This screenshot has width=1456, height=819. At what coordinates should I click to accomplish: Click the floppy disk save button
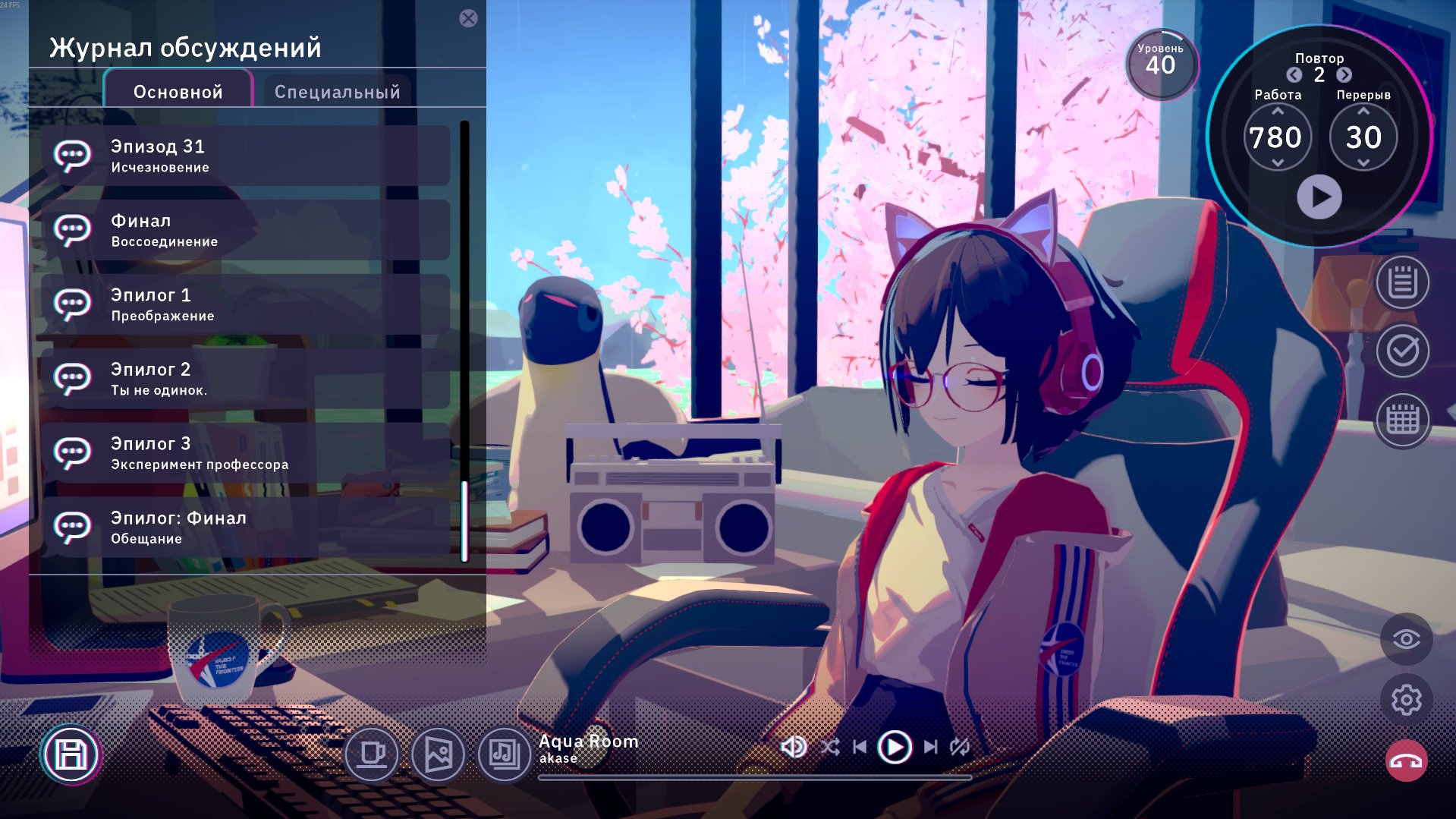click(x=71, y=754)
